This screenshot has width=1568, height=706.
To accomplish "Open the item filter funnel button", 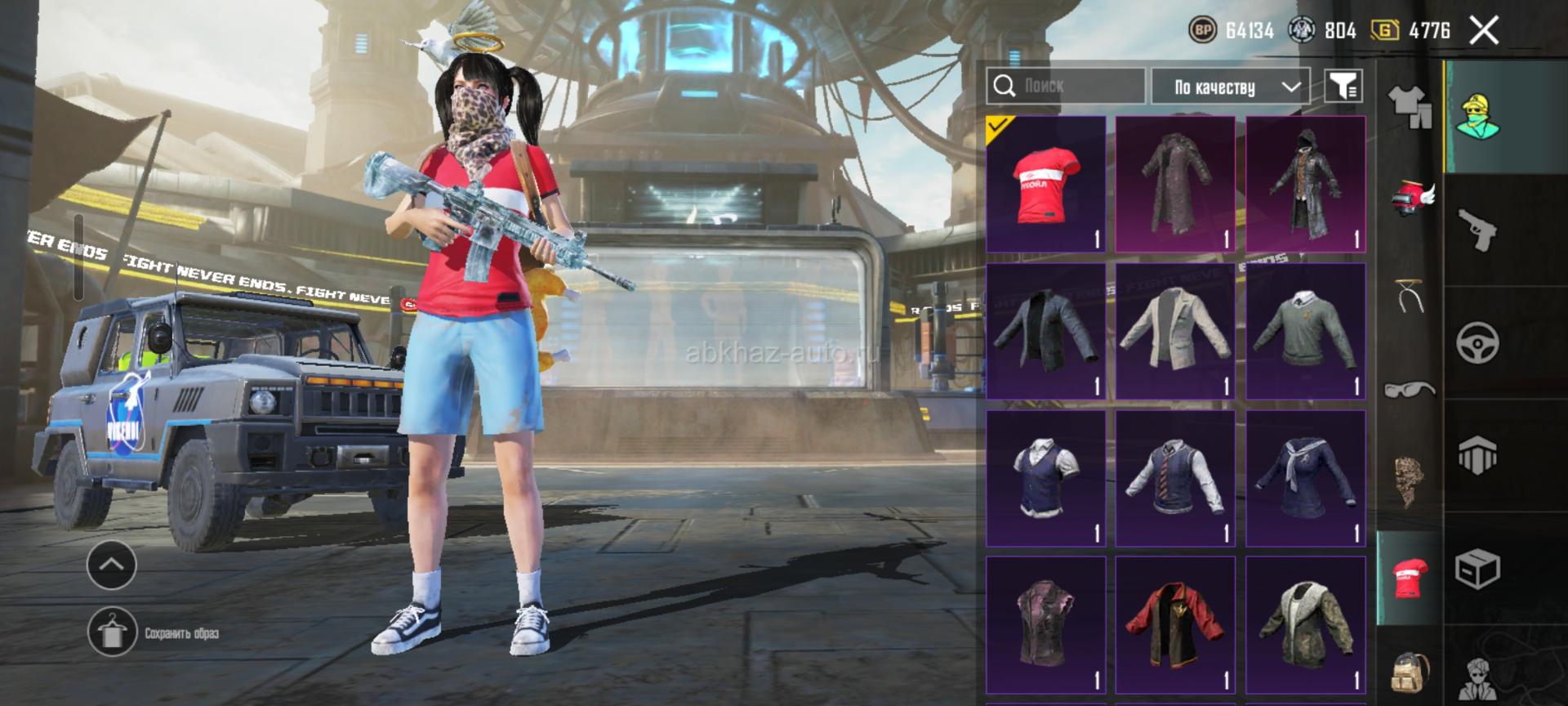I will coord(1343,86).
